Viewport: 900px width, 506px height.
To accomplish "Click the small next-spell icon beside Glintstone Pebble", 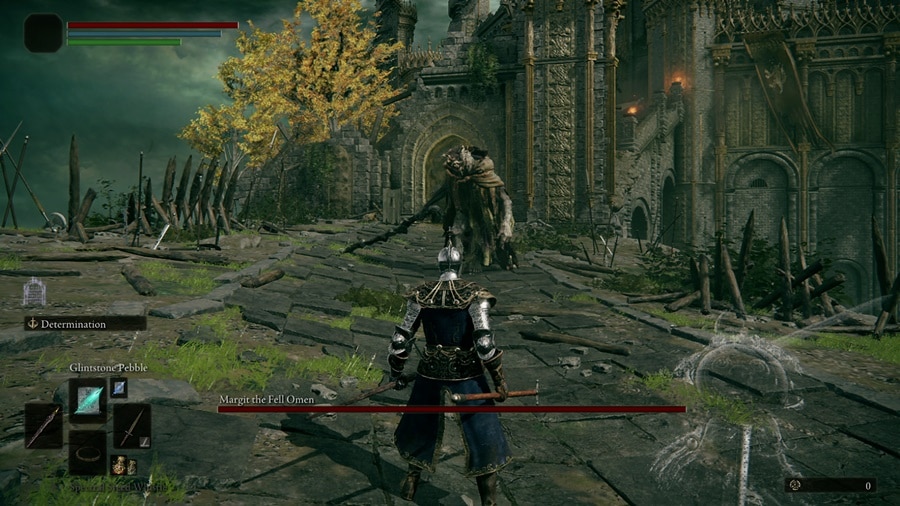I will [x=118, y=387].
